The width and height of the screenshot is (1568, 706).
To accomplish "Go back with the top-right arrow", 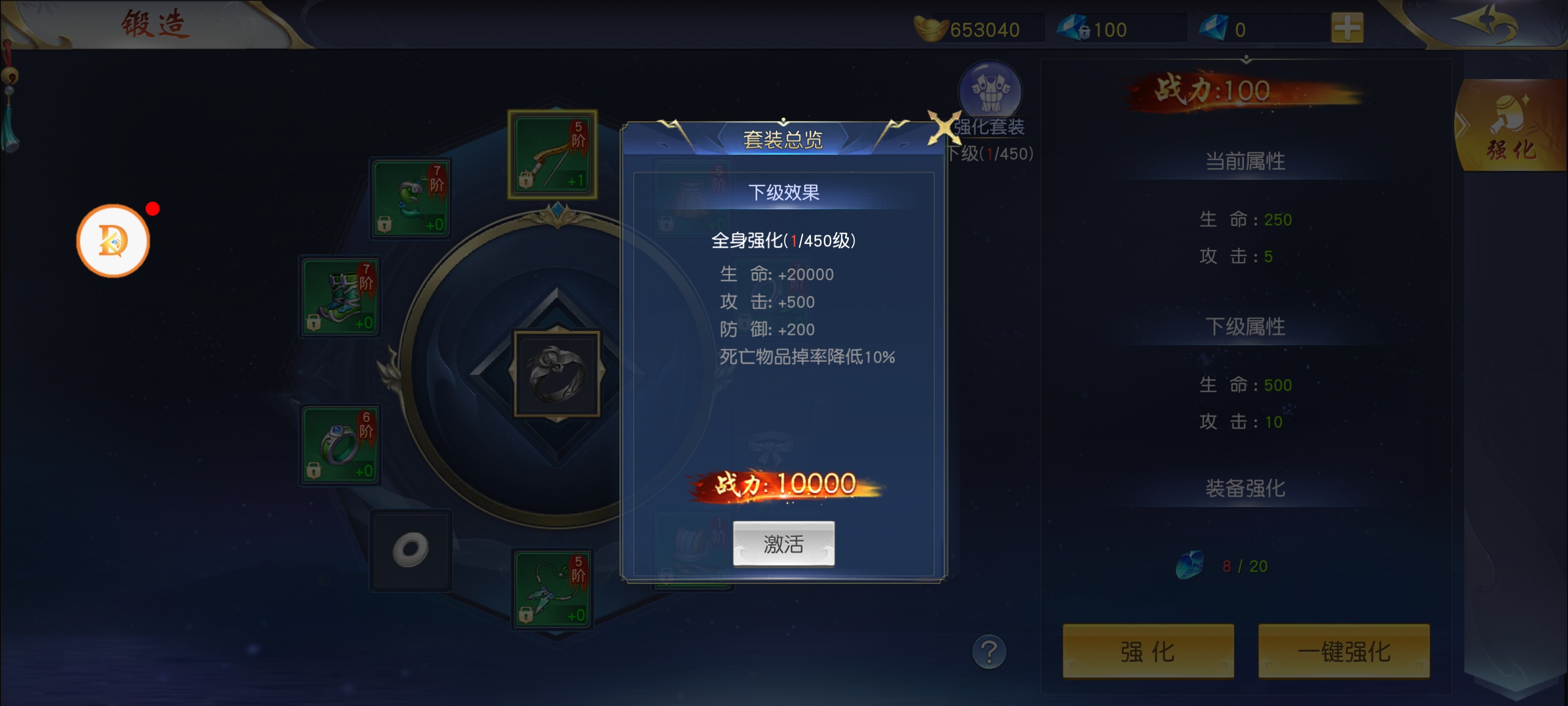I will tap(1485, 23).
